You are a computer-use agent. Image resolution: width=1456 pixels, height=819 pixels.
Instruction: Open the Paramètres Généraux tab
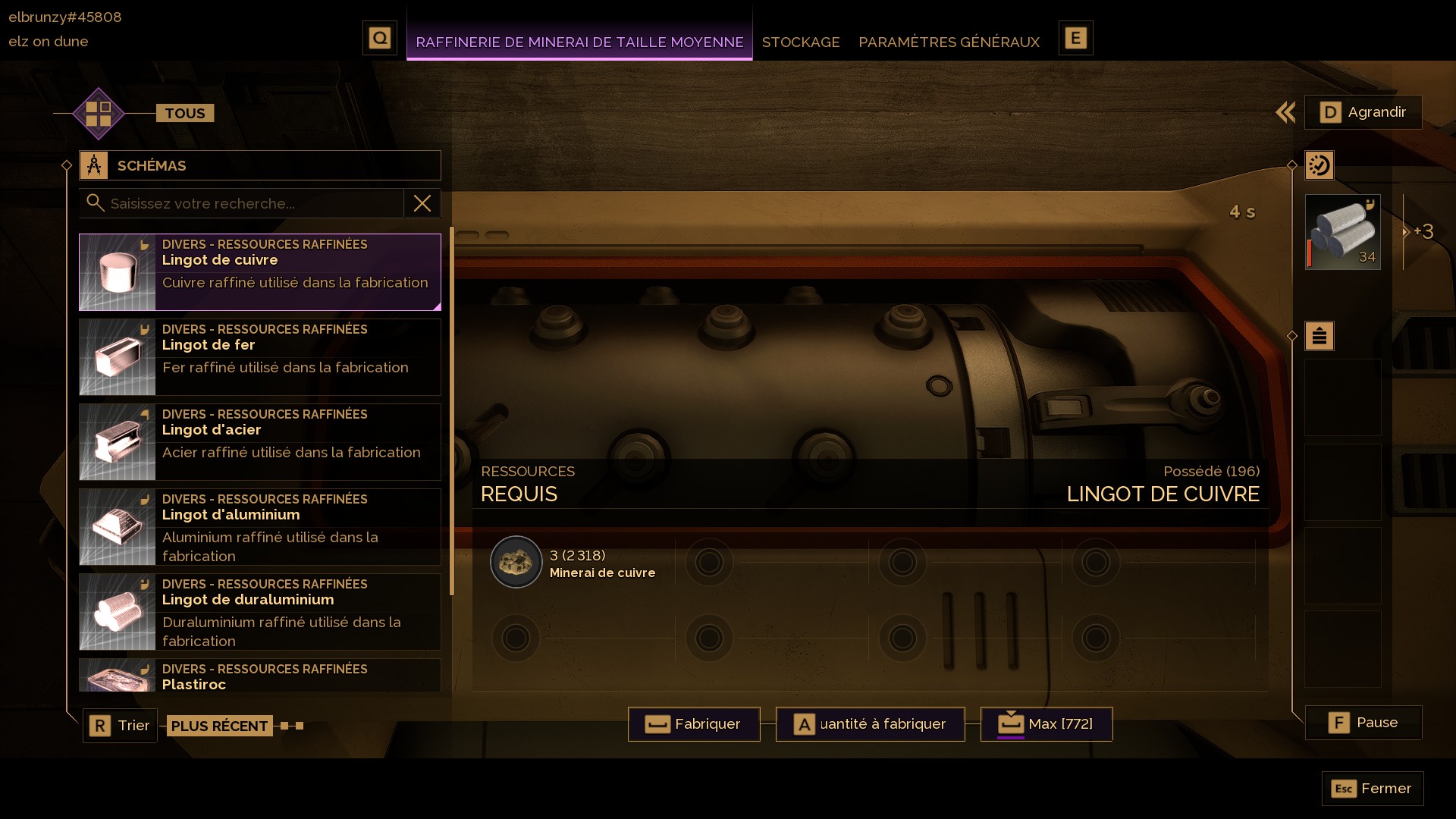pos(949,42)
